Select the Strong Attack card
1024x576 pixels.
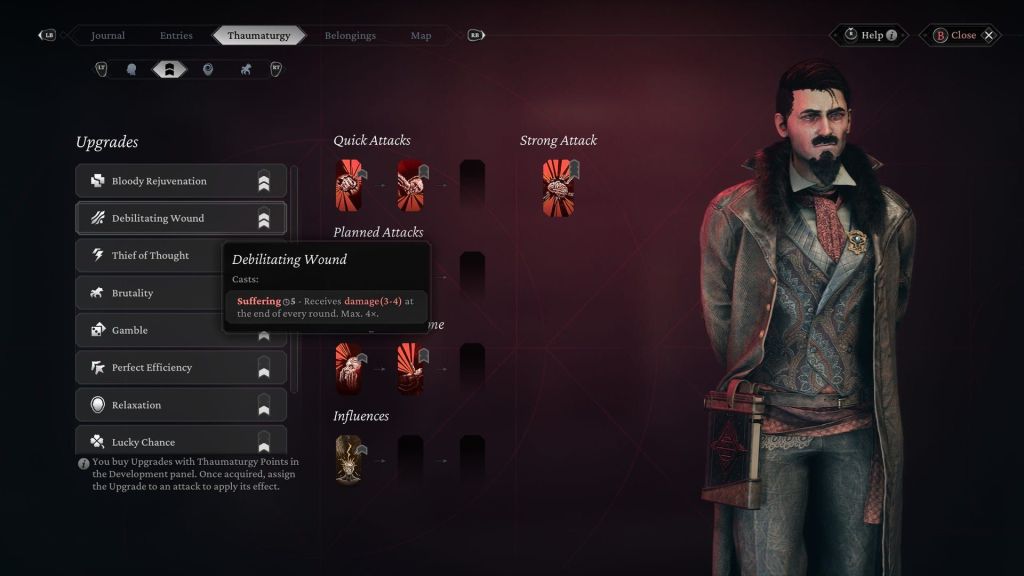pos(559,186)
